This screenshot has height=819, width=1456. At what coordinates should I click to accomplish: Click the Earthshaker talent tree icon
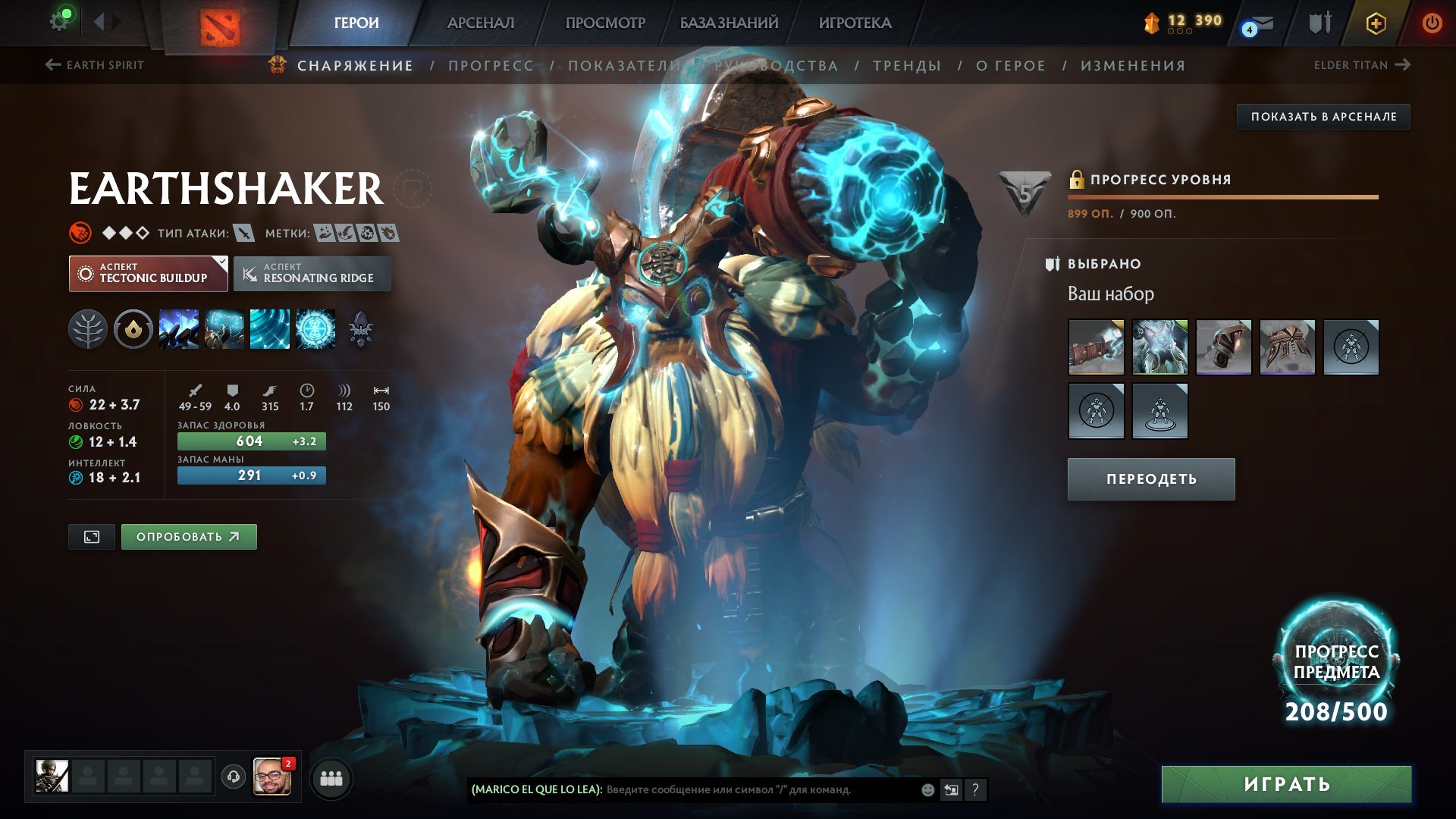89,330
